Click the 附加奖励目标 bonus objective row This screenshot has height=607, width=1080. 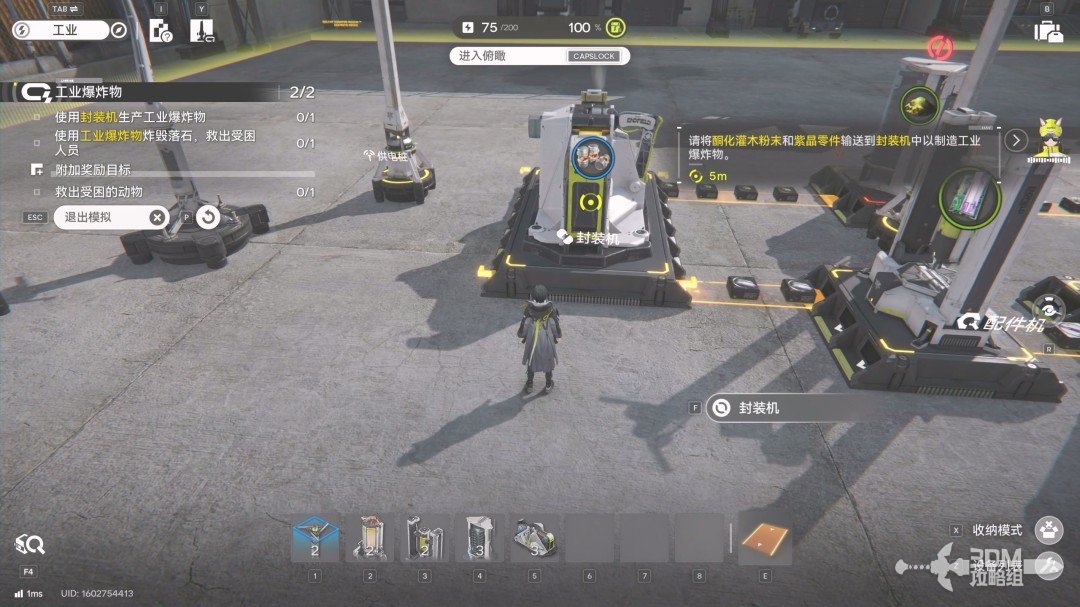[92, 170]
